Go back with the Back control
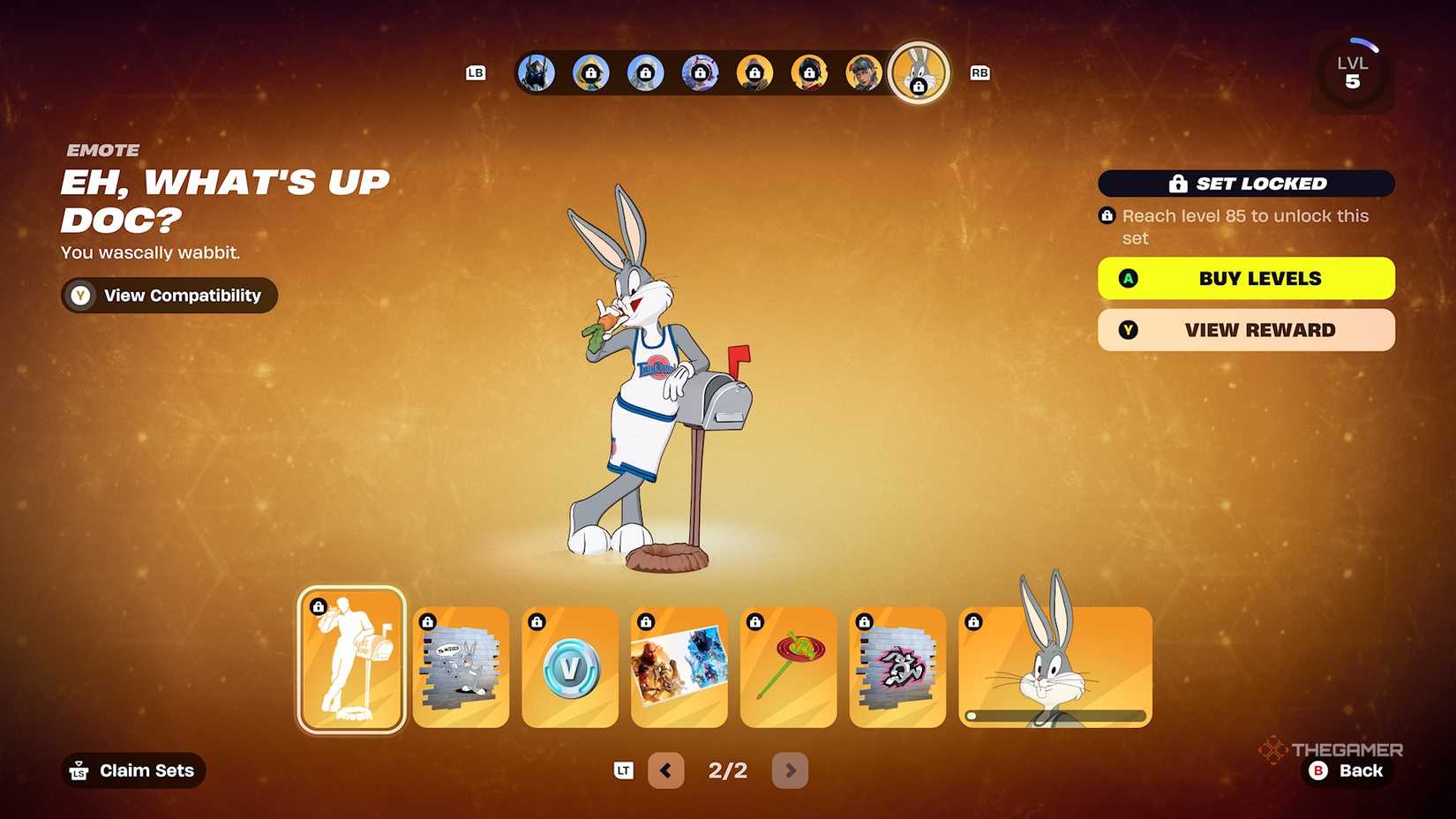The width and height of the screenshot is (1456, 819). (x=1347, y=770)
